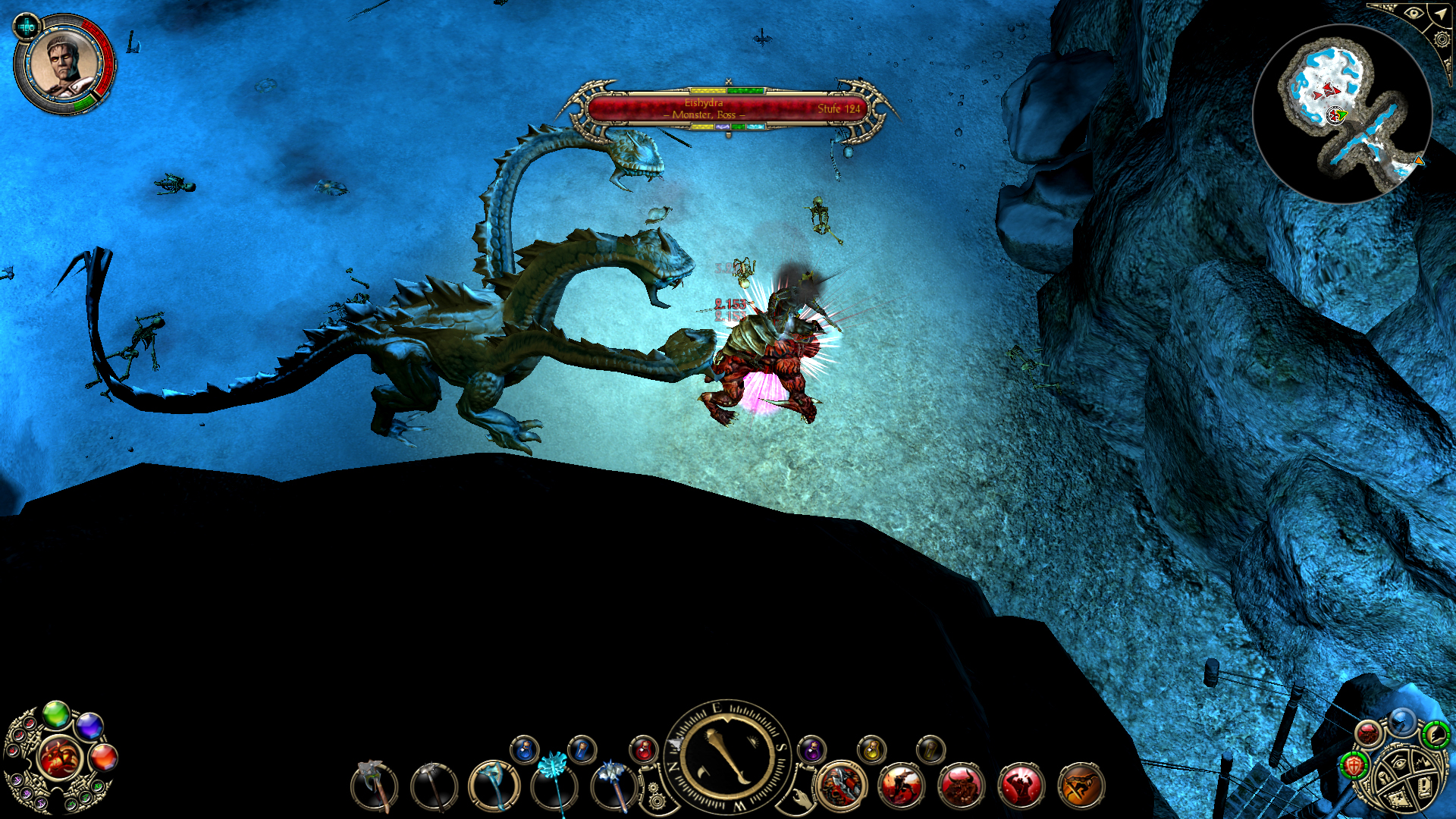Toggle the red cross shield buff
Viewport: 1456px width, 819px height.
1354,764
